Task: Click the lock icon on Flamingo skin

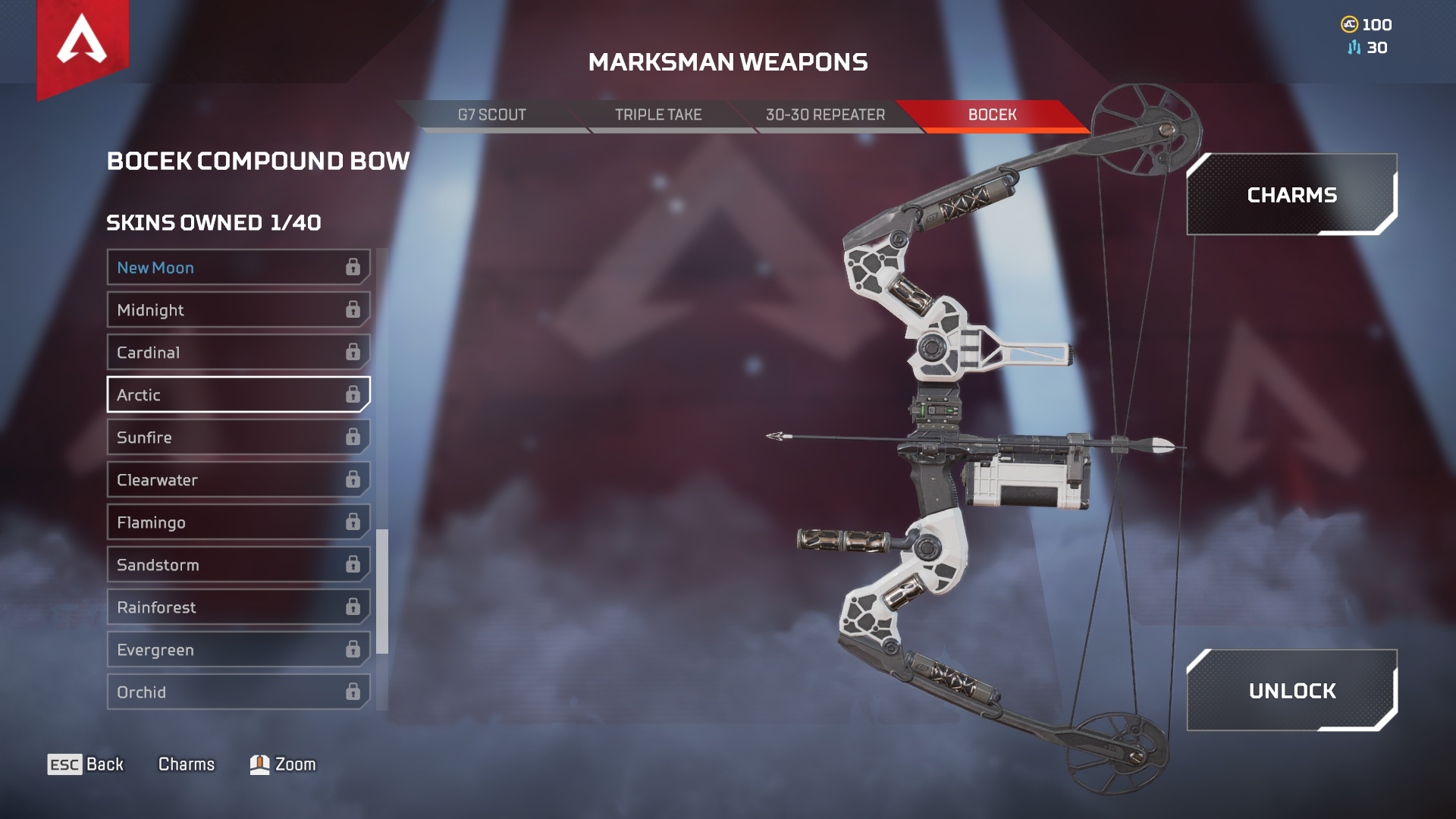Action: [351, 522]
